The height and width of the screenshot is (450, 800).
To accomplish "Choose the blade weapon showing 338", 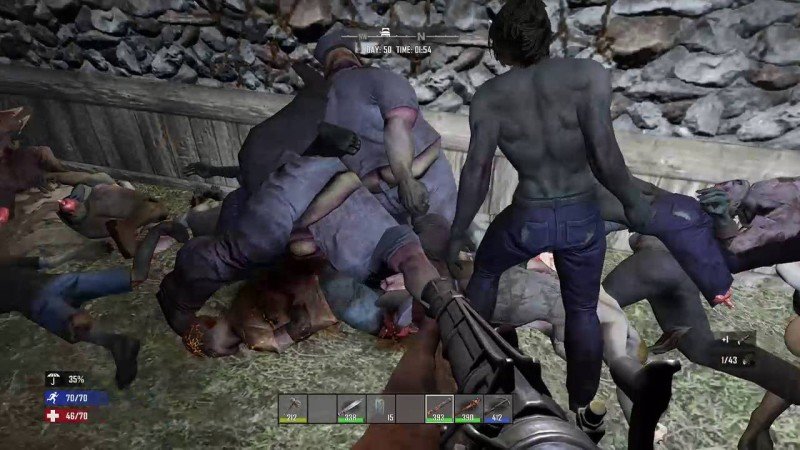I will tap(351, 408).
